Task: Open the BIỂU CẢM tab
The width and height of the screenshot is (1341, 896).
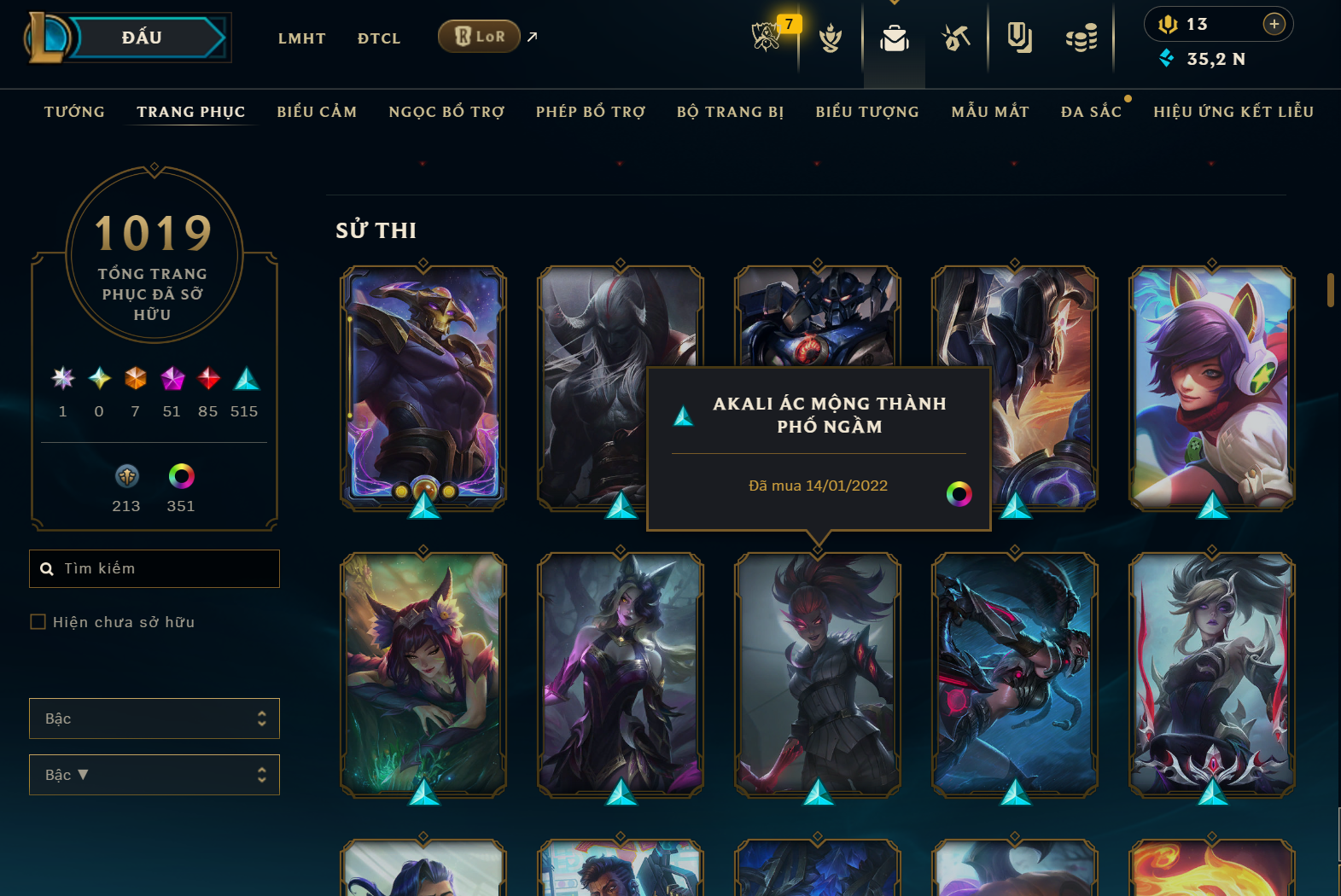Action: tap(317, 112)
